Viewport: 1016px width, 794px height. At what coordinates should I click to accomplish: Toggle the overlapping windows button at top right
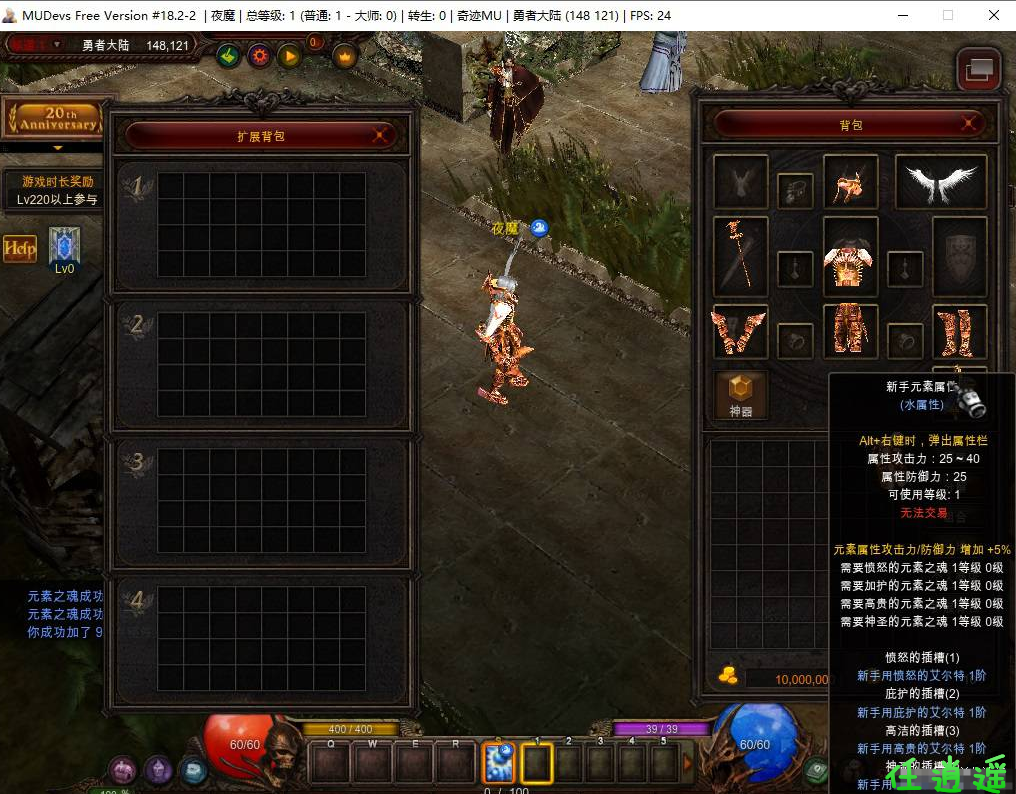tap(979, 69)
